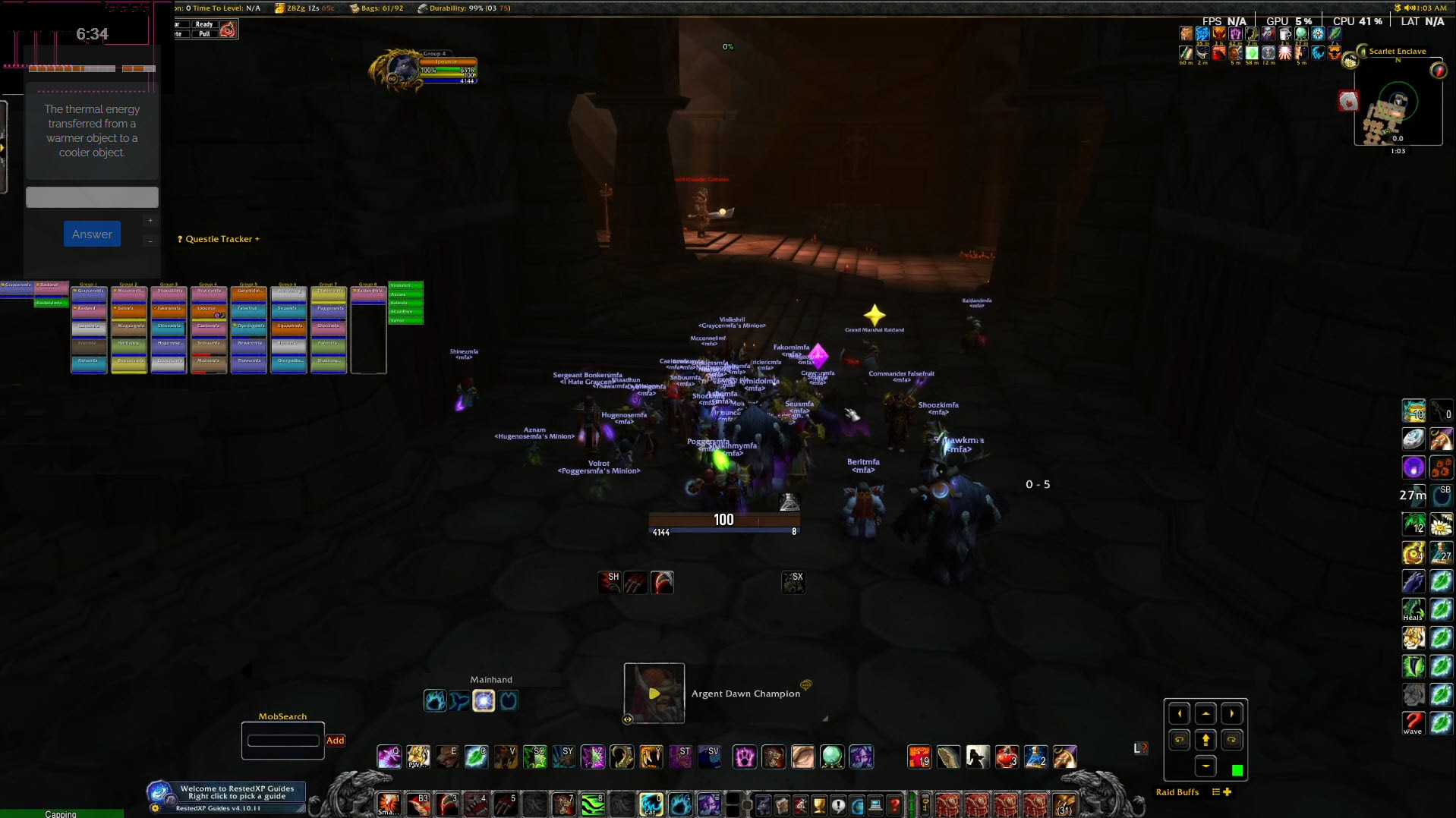This screenshot has width=1456, height=818.
Task: Click the gold trophy achievements micro button
Action: tap(819, 805)
